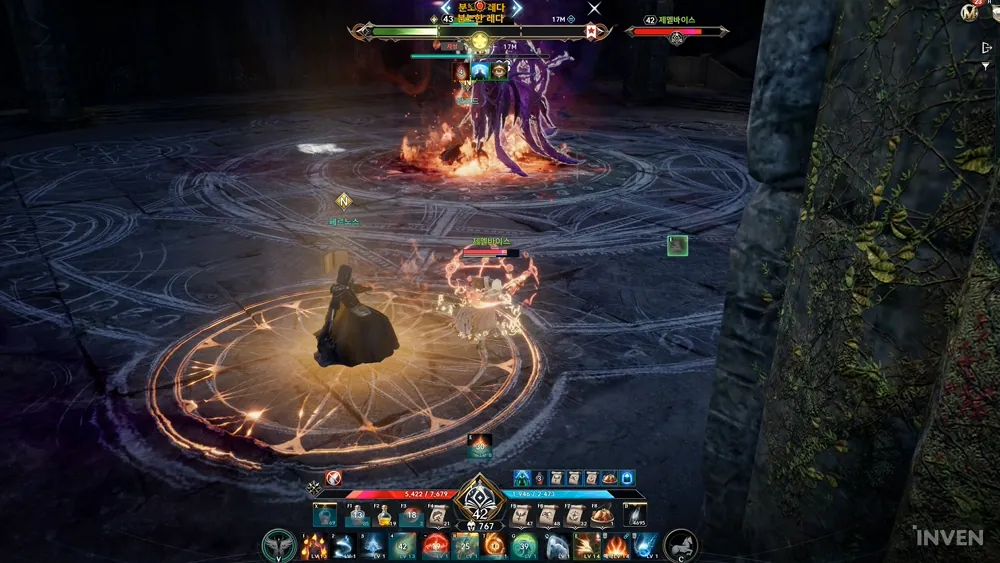
Task: Activate the blue comet skill at hotbar's right end
Action: (646, 546)
